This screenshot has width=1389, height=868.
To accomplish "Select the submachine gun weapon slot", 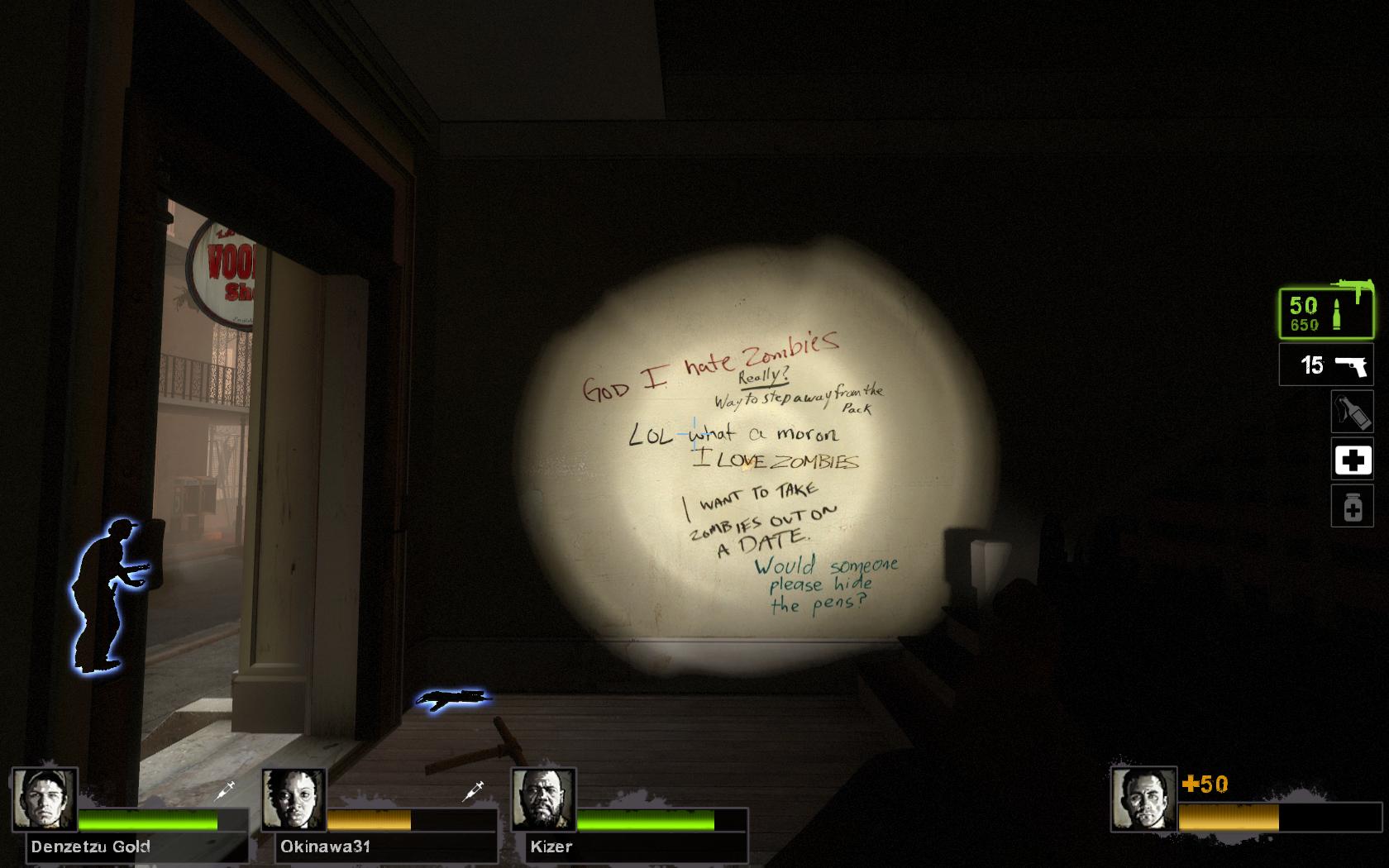I will 1325,313.
